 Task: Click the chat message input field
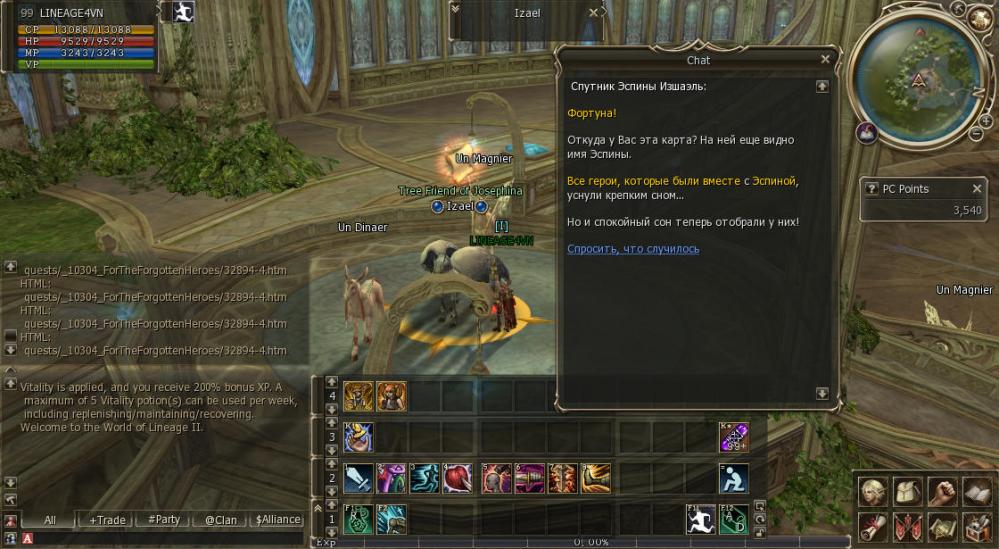150,540
